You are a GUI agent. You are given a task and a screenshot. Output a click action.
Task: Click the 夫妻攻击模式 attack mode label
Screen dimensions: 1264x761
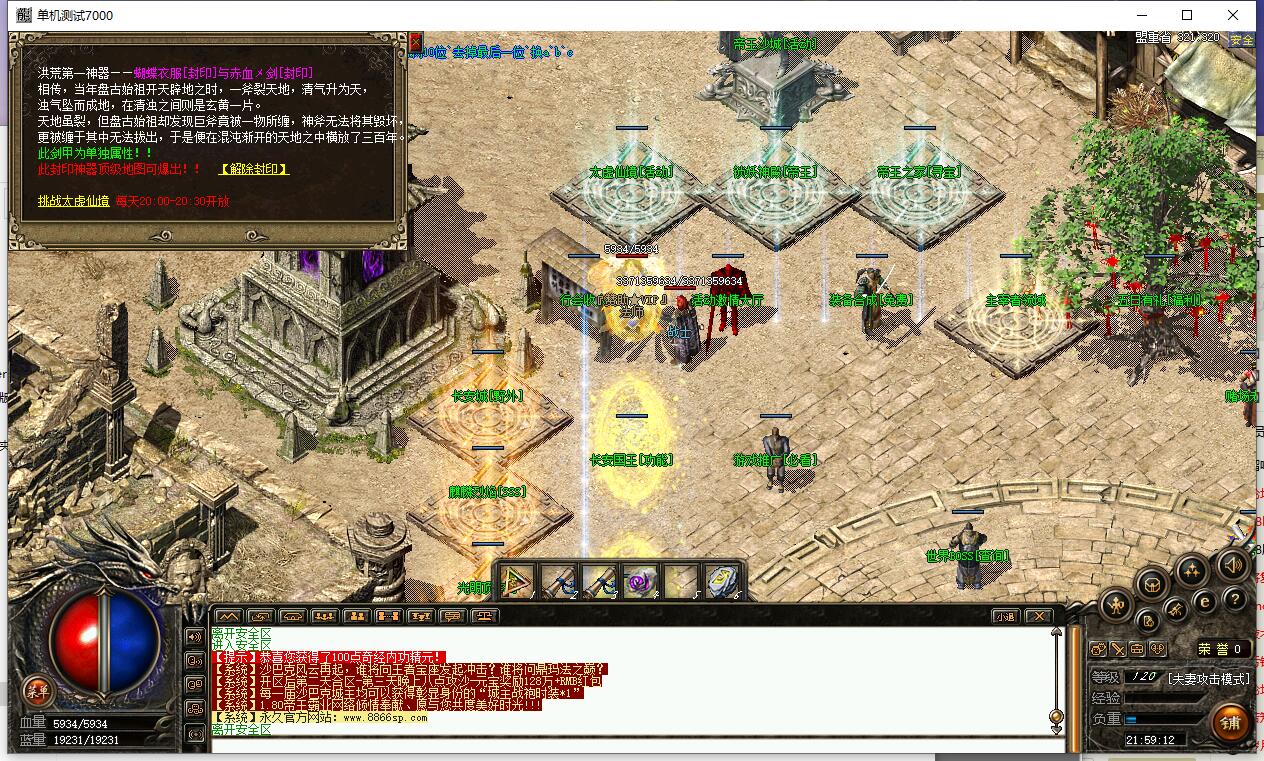click(x=1208, y=678)
